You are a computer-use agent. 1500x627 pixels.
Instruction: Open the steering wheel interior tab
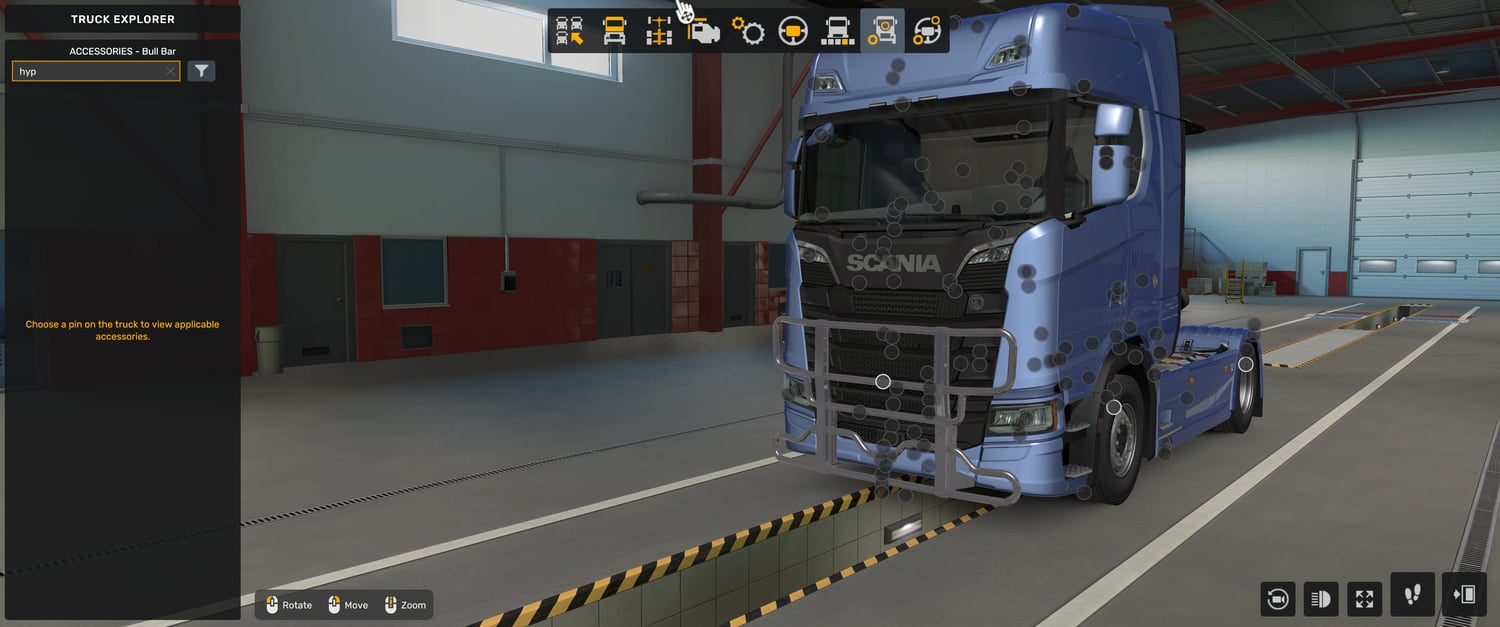793,31
